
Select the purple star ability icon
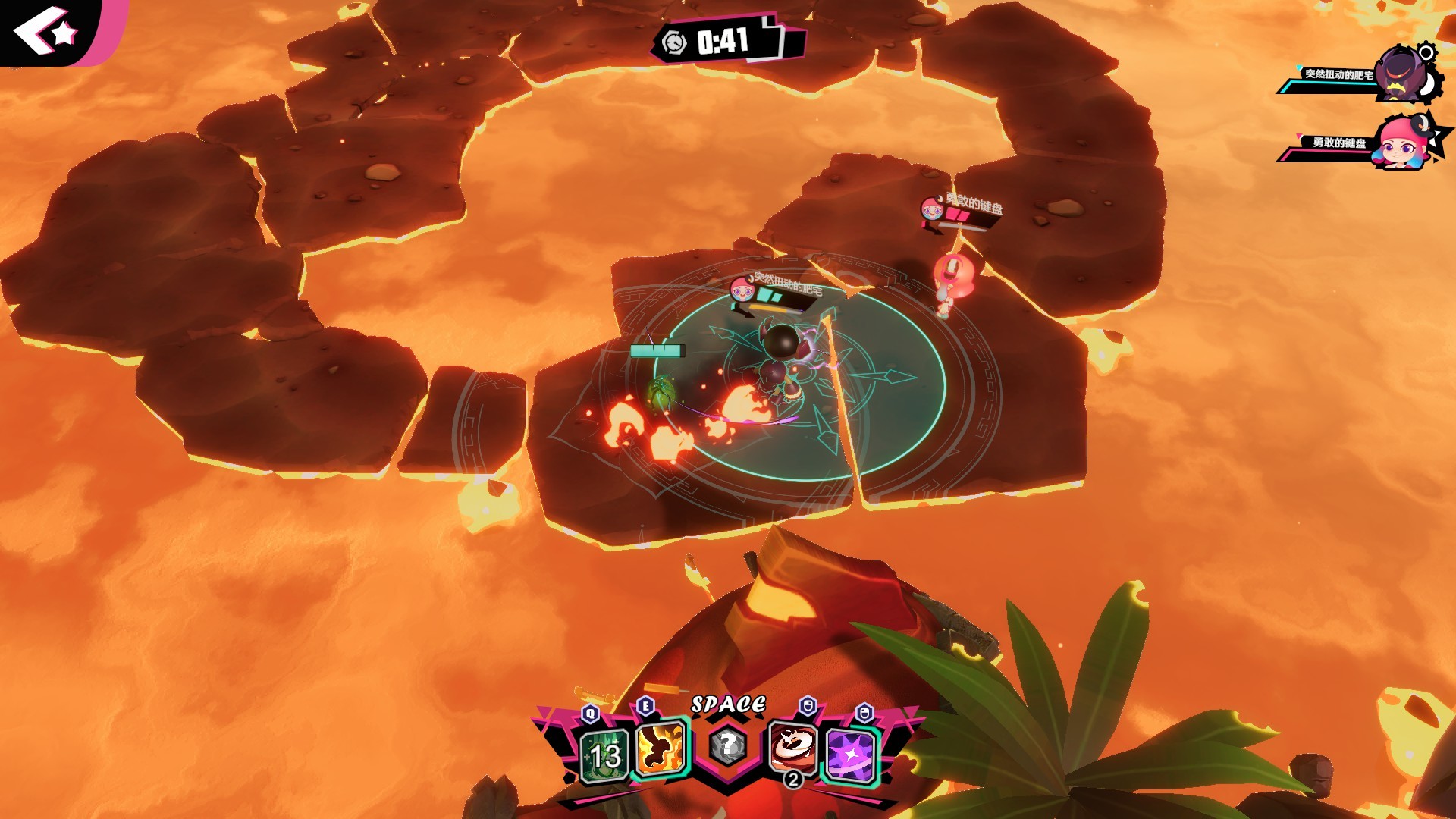click(851, 756)
